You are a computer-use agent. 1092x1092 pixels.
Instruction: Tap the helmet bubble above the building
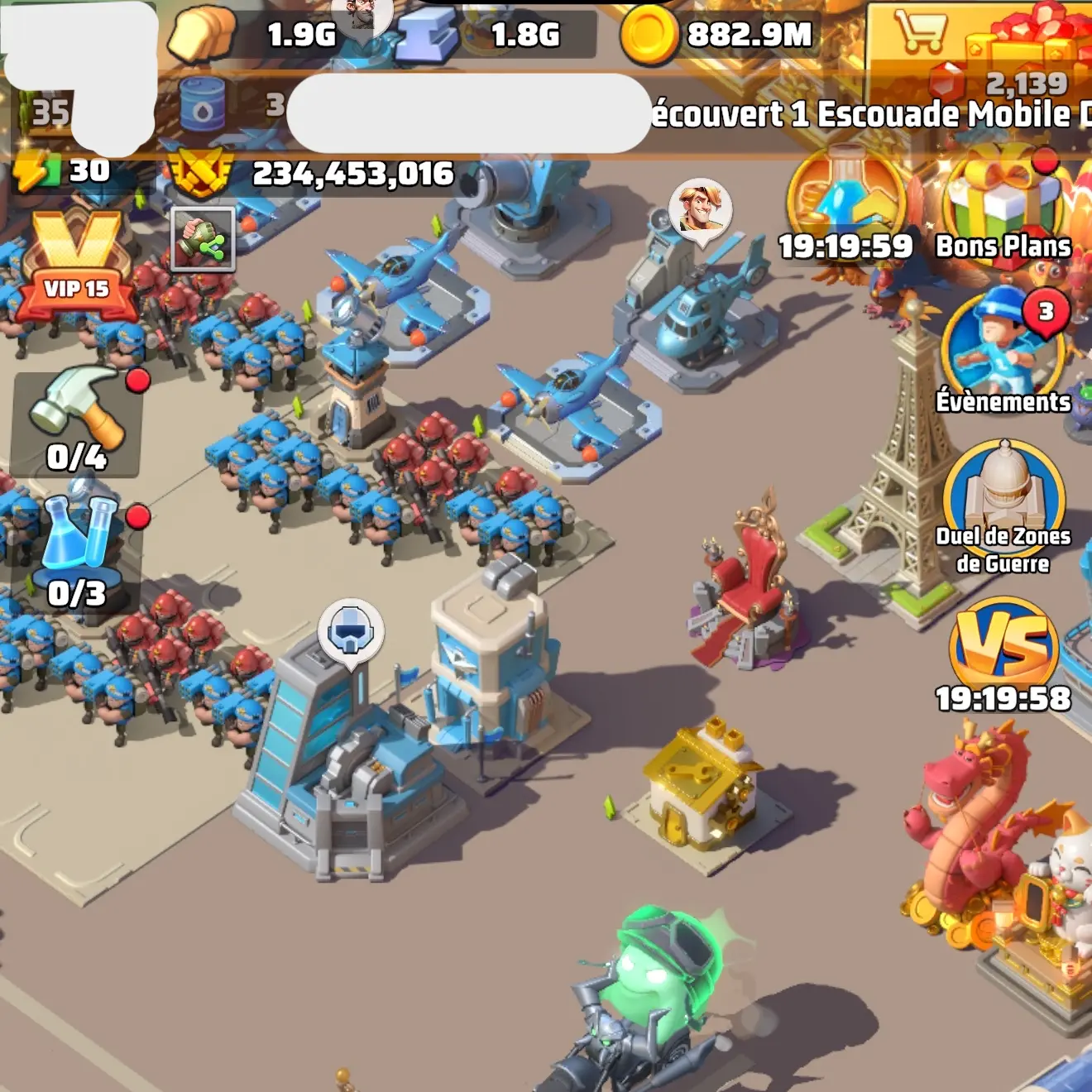pyautogui.click(x=351, y=632)
